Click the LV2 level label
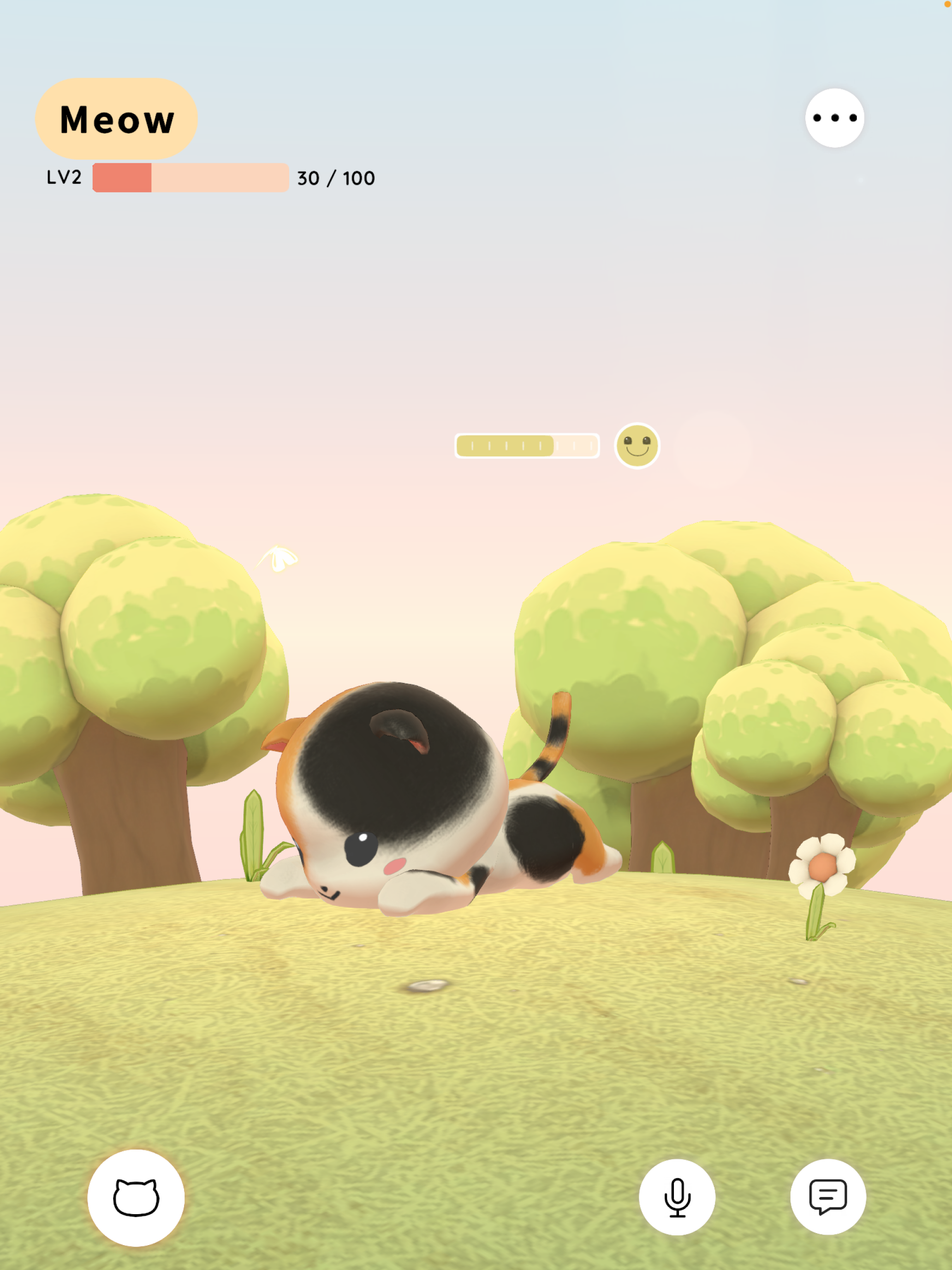 [63, 178]
